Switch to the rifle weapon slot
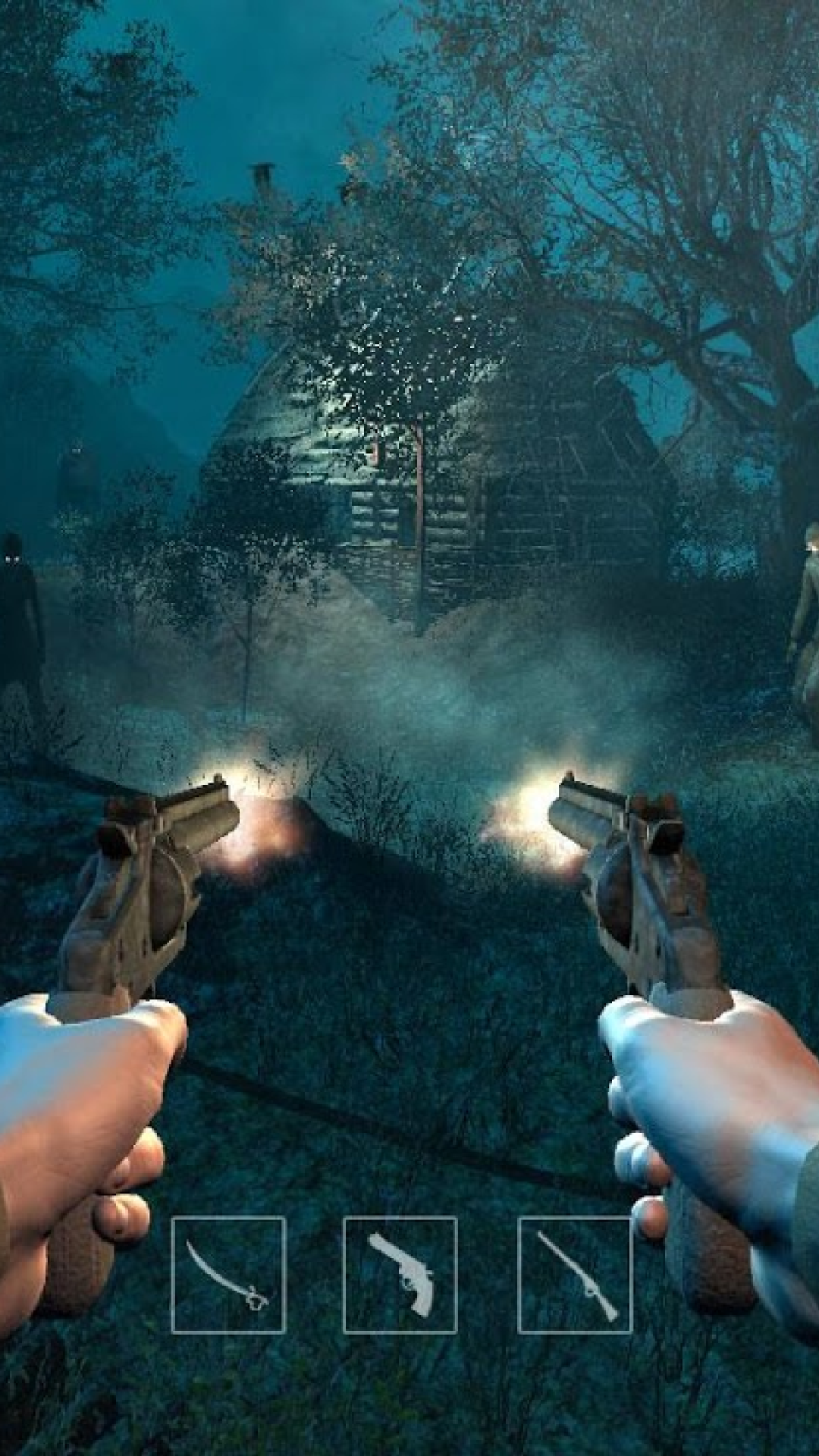Viewport: 819px width, 1456px height. [575, 1274]
